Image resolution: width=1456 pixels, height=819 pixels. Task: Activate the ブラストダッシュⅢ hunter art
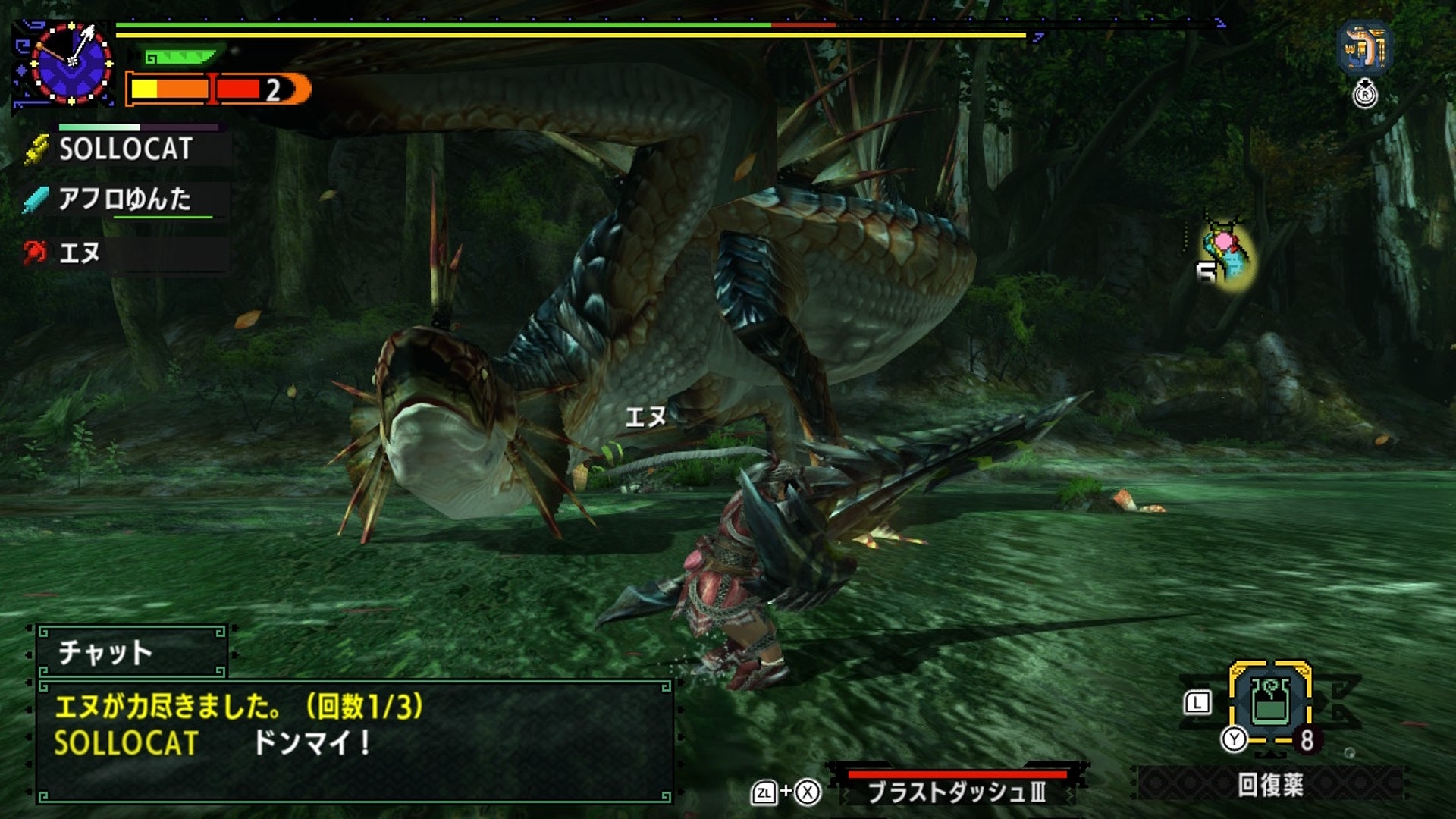[x=957, y=792]
